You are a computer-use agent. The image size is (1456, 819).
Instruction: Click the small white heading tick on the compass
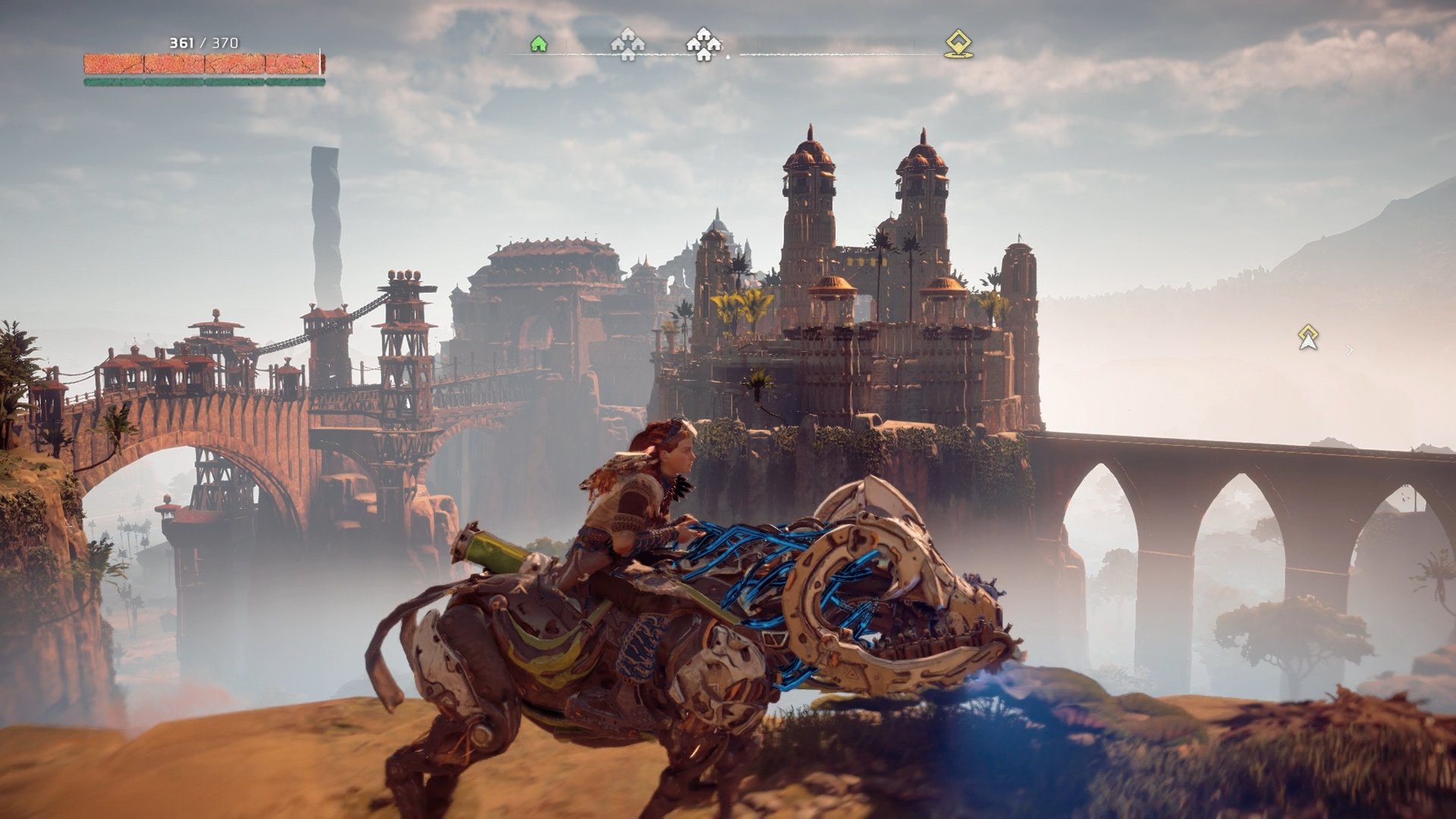point(728,55)
